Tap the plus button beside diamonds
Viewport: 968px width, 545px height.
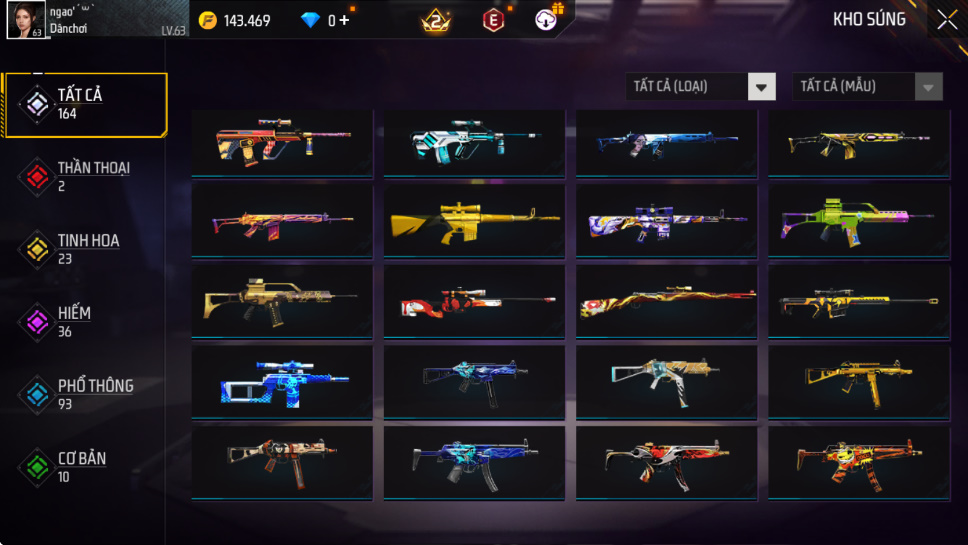coord(344,20)
